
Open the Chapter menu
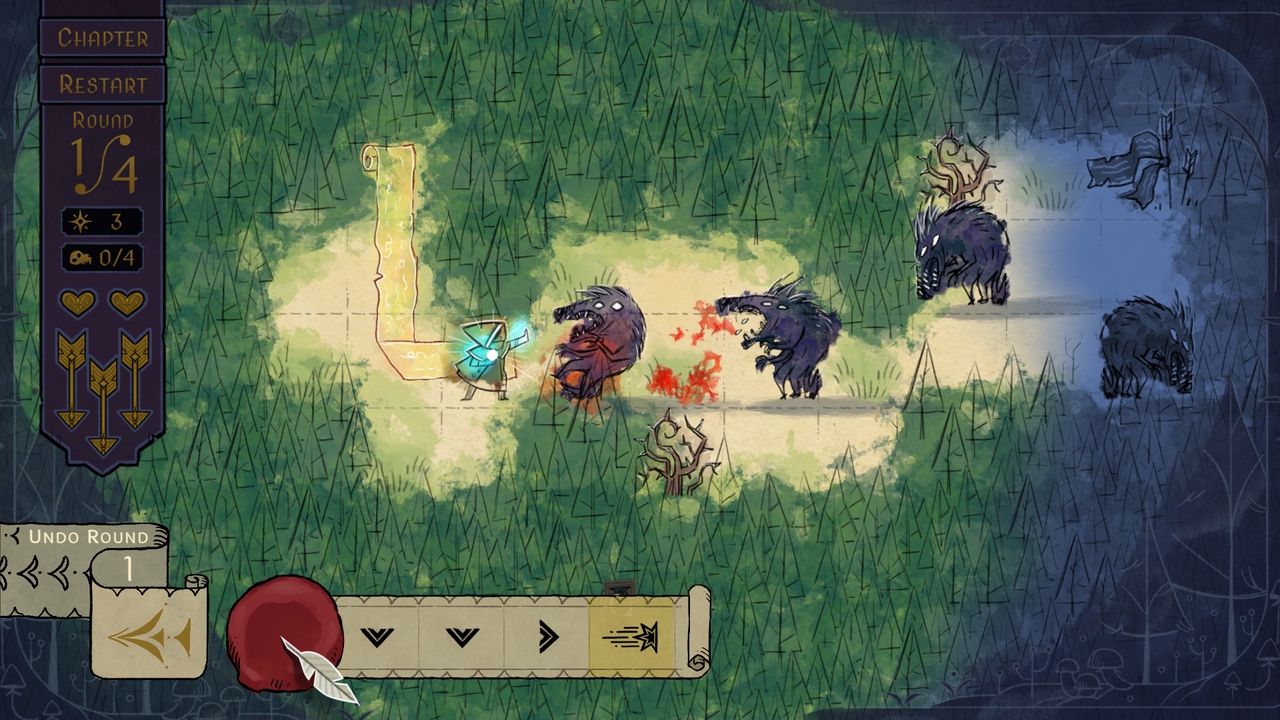[x=102, y=38]
